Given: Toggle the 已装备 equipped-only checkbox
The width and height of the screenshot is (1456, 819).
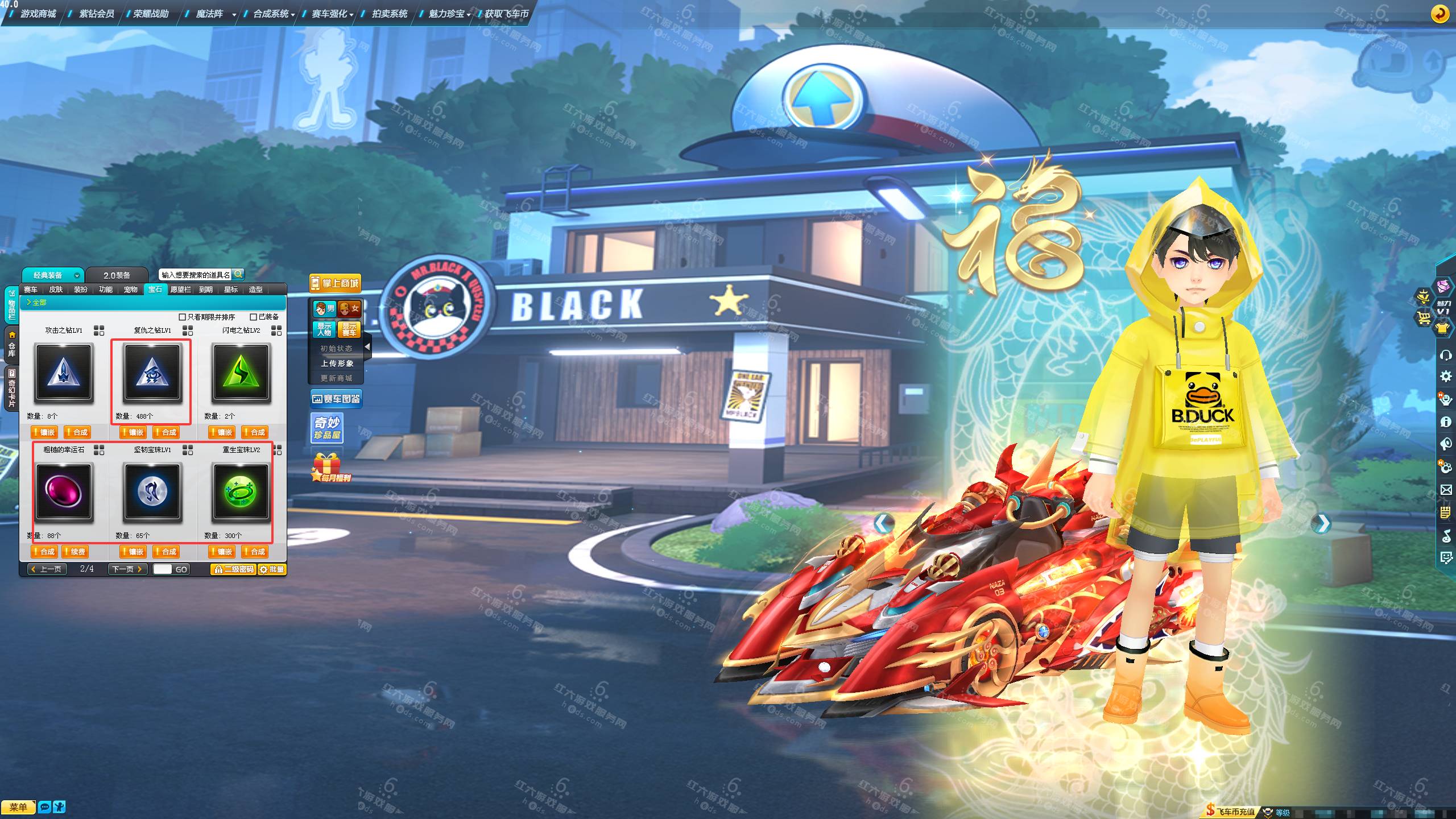Looking at the screenshot, I should (x=254, y=317).
